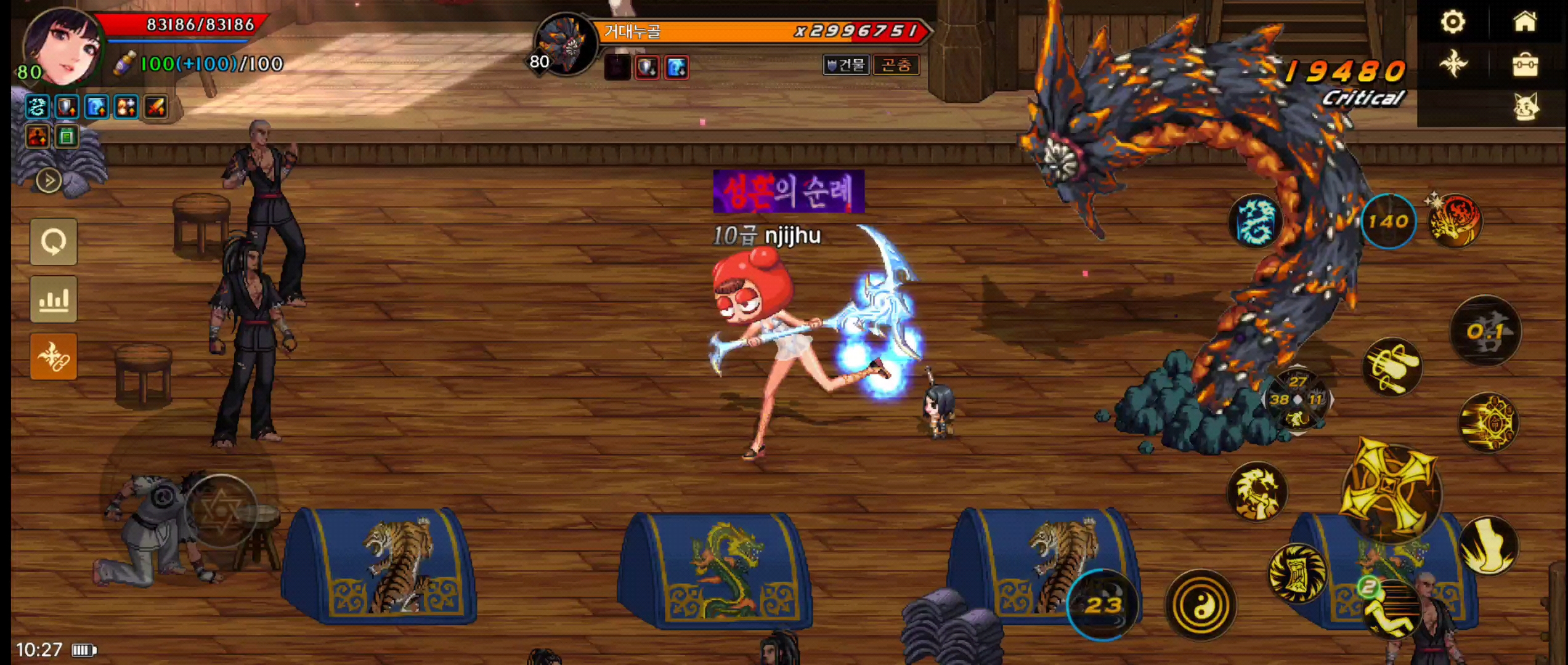Activate the golden foot kick skill
Image resolution: width=1568 pixels, height=665 pixels.
coord(1488,546)
